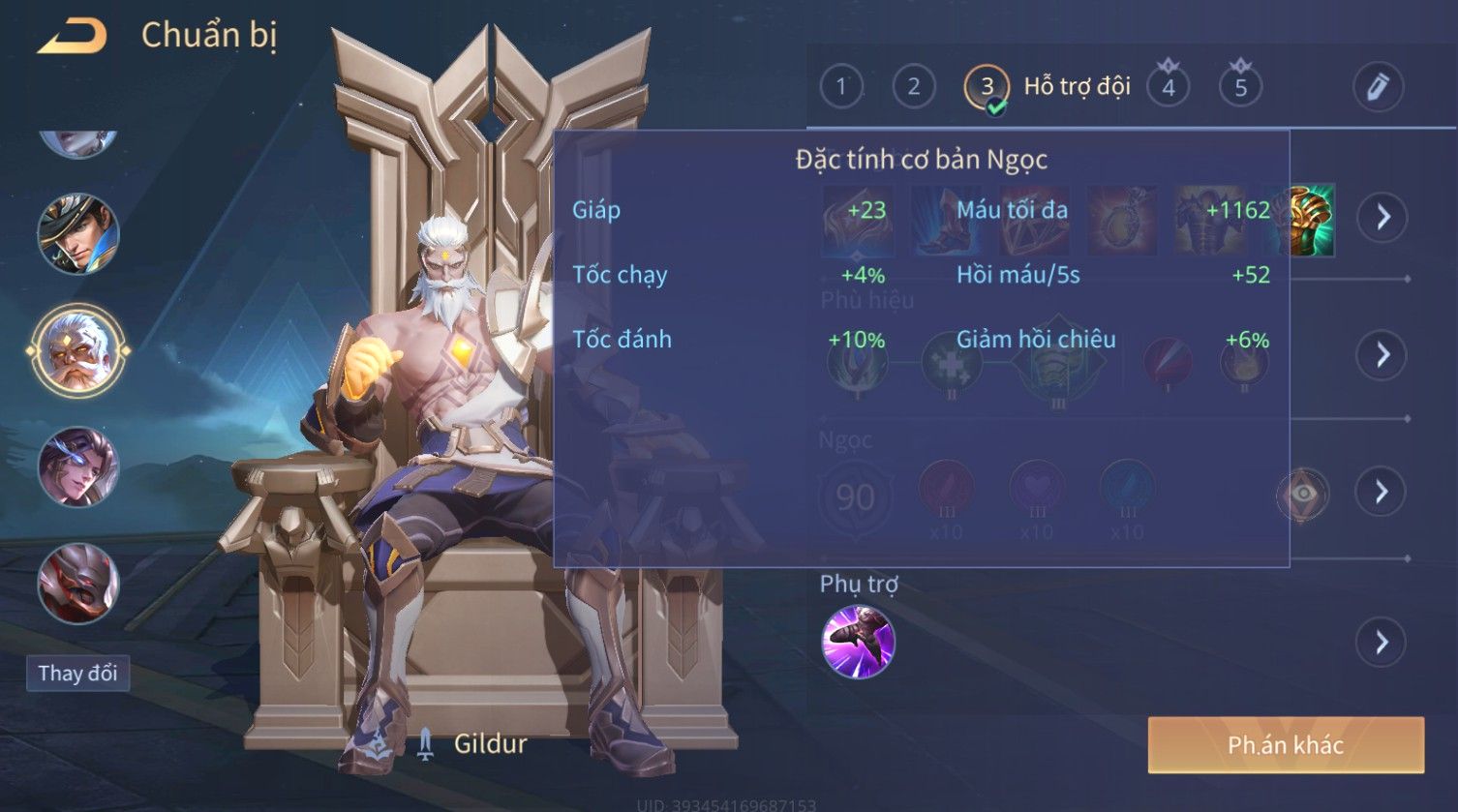Open Ngọc rune page arrow
The width and height of the screenshot is (1458, 812).
coord(1382,493)
